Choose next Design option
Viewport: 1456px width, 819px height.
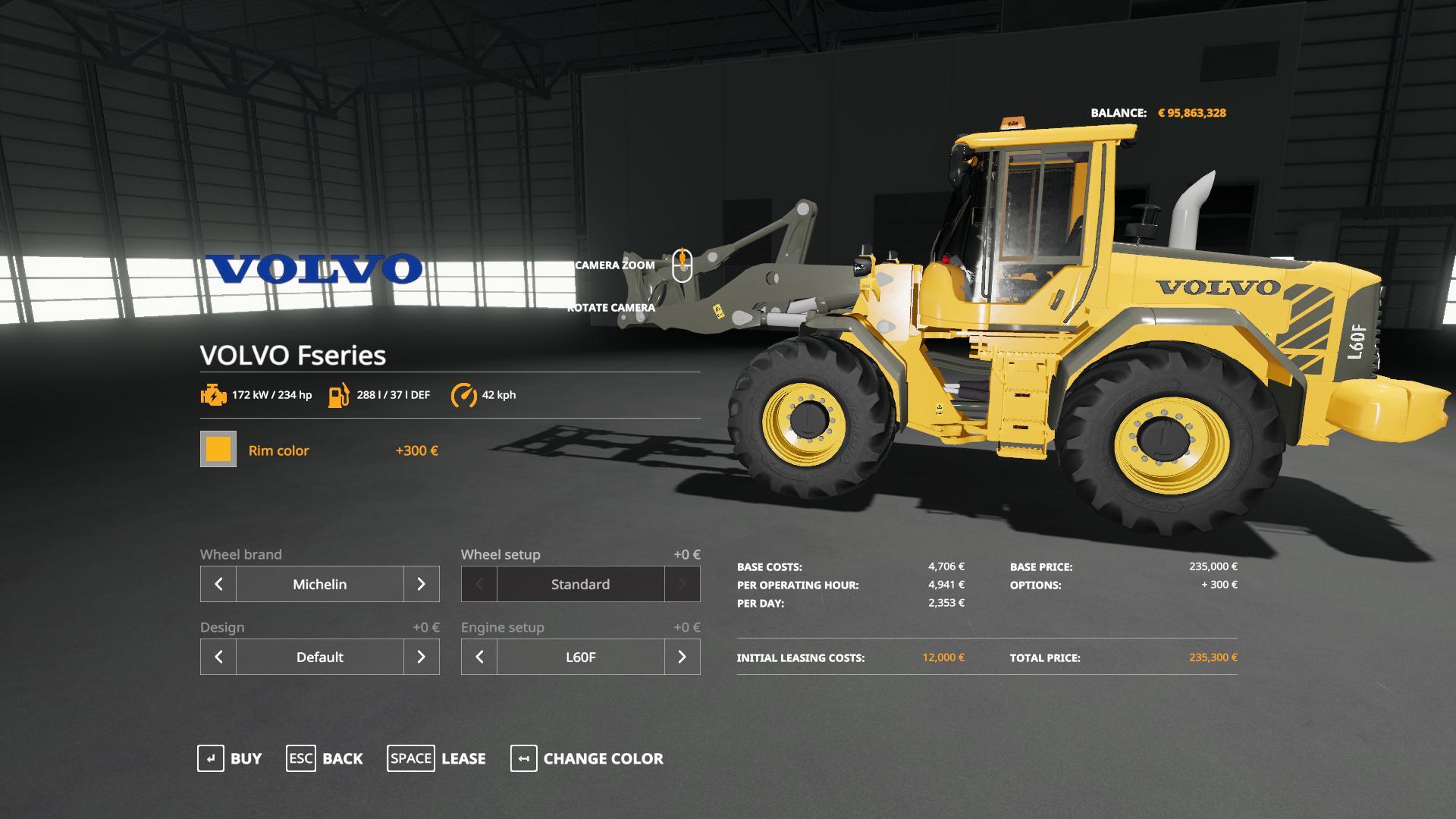[421, 657]
